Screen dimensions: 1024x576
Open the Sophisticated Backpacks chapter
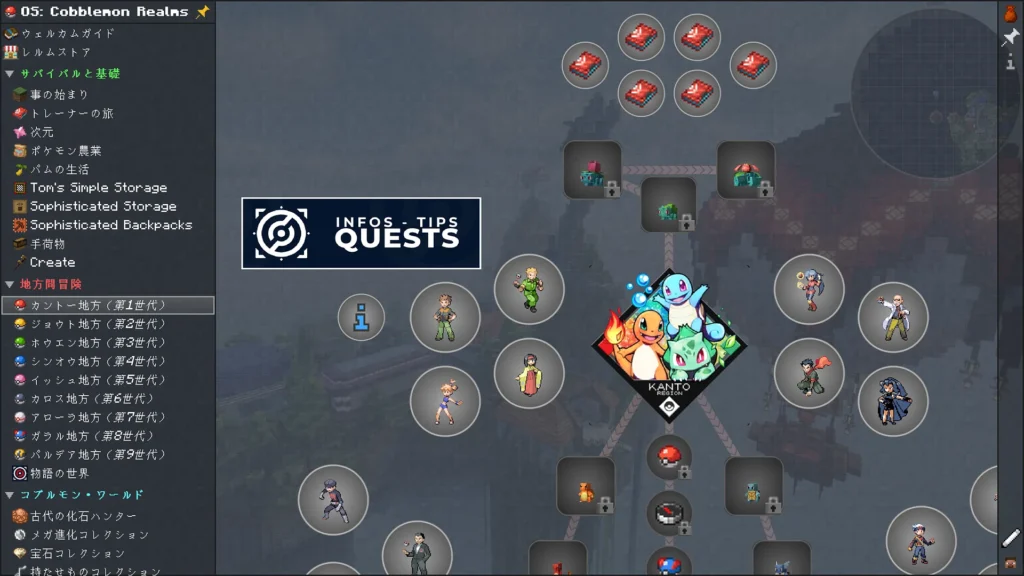[110, 225]
